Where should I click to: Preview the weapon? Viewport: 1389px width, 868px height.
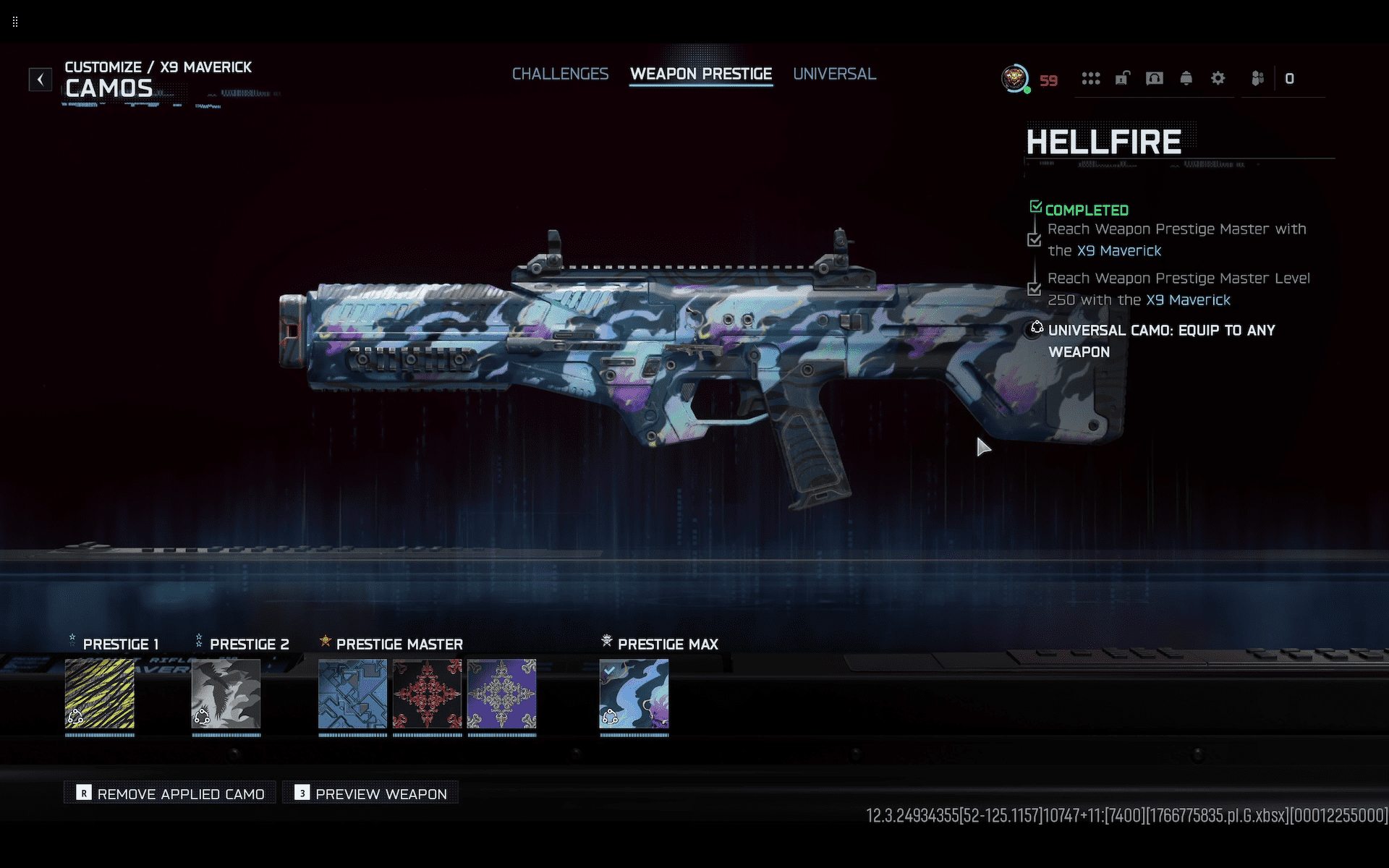point(371,793)
